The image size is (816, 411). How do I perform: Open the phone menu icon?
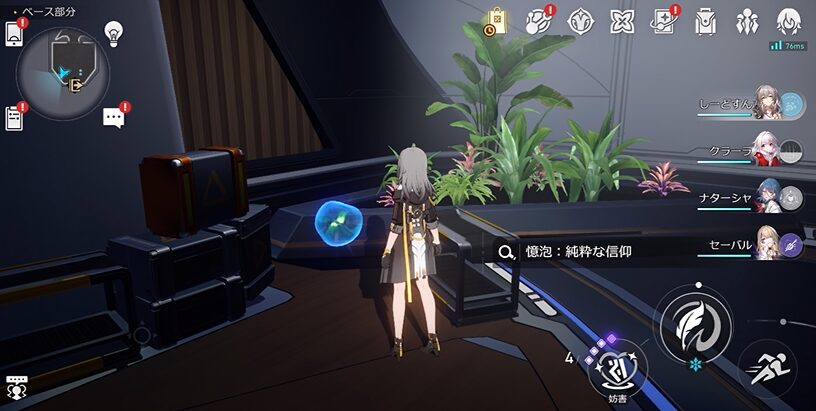click(14, 33)
